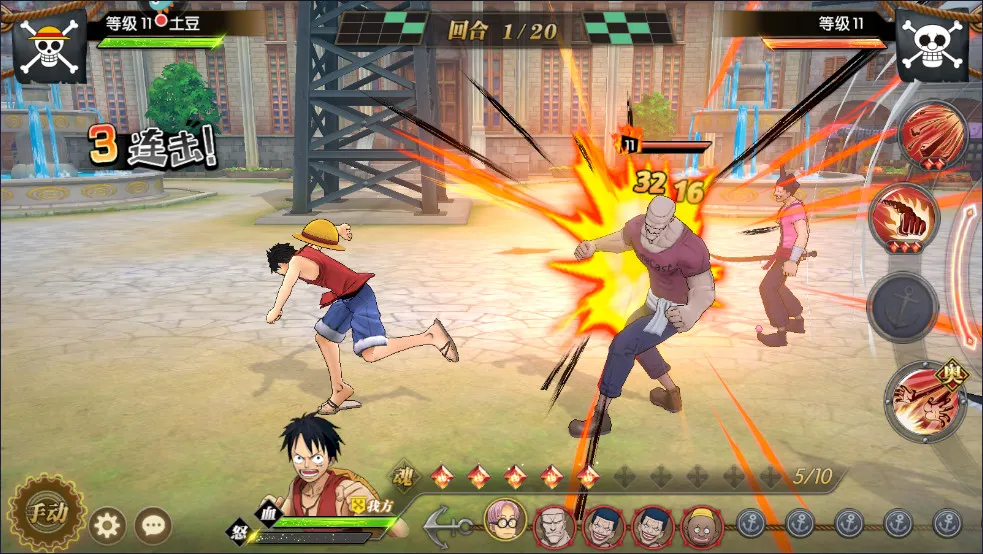Tap the straw hat pirate flag emblem
Screen dimensions: 983x554
click(49, 46)
